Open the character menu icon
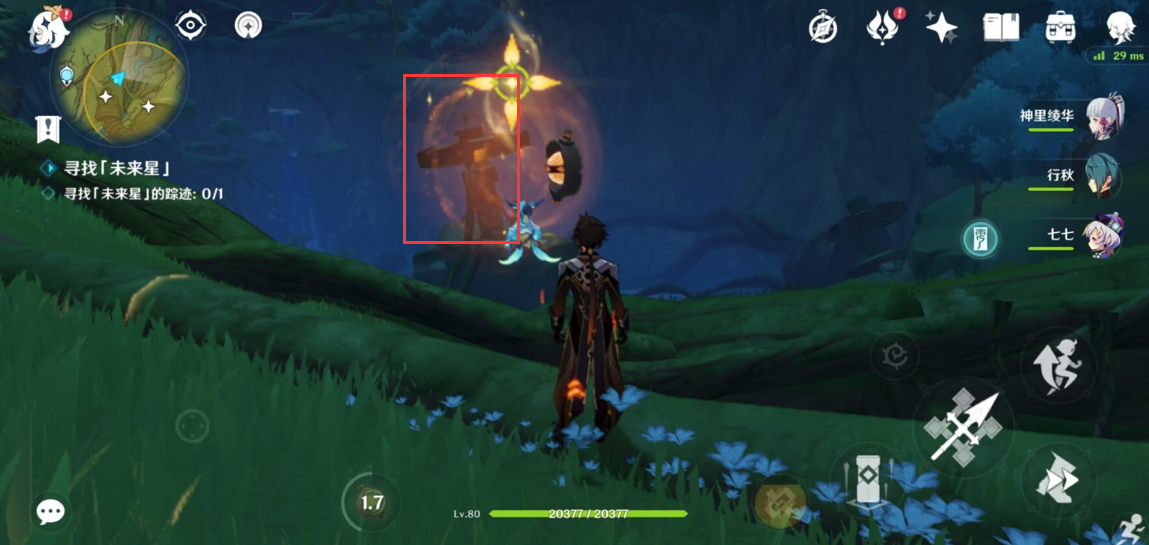The width and height of the screenshot is (1149, 545). coord(1121,27)
